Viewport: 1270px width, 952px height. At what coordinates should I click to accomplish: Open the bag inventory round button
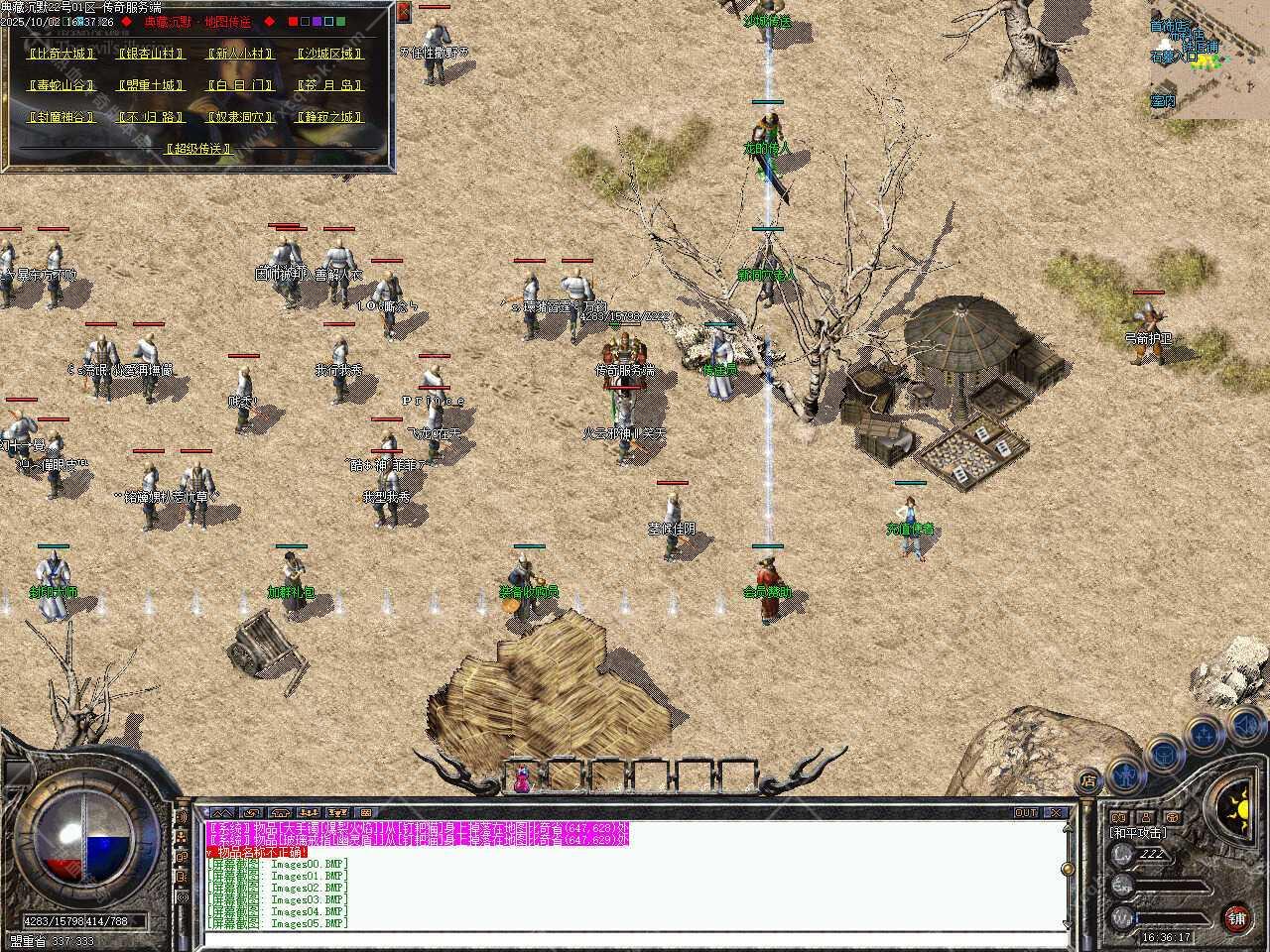(x=1164, y=754)
